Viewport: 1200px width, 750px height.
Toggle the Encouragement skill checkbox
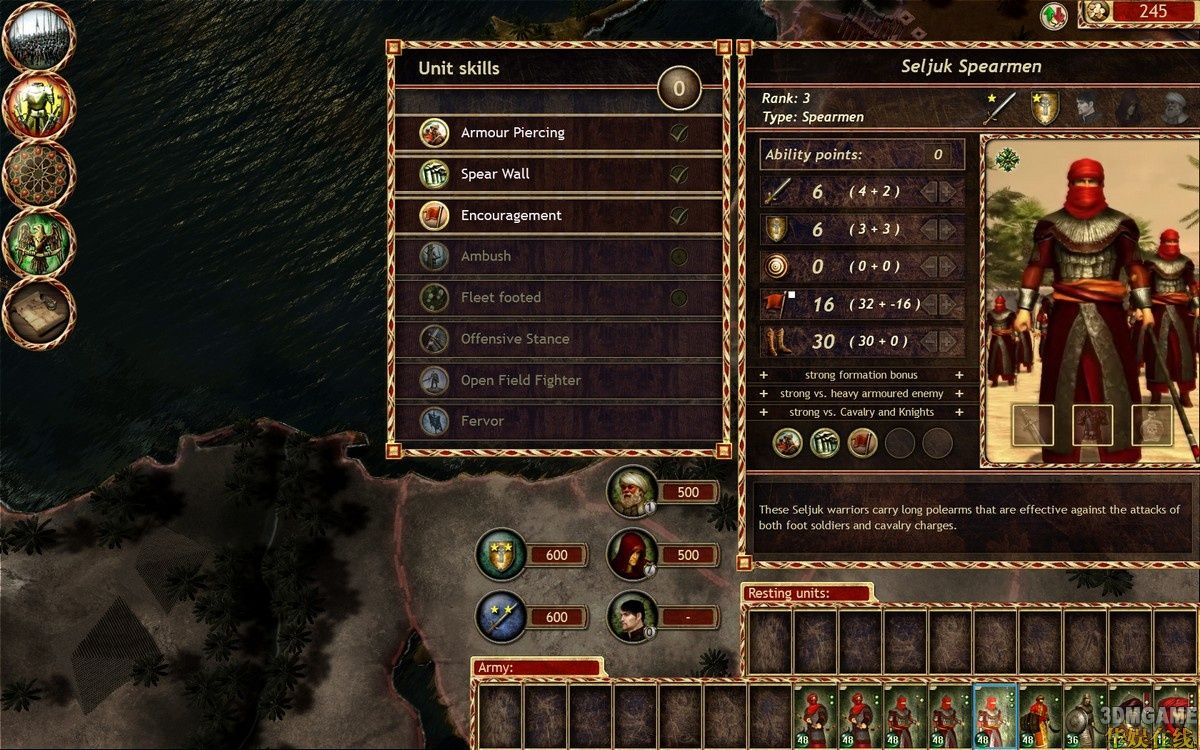click(x=679, y=215)
